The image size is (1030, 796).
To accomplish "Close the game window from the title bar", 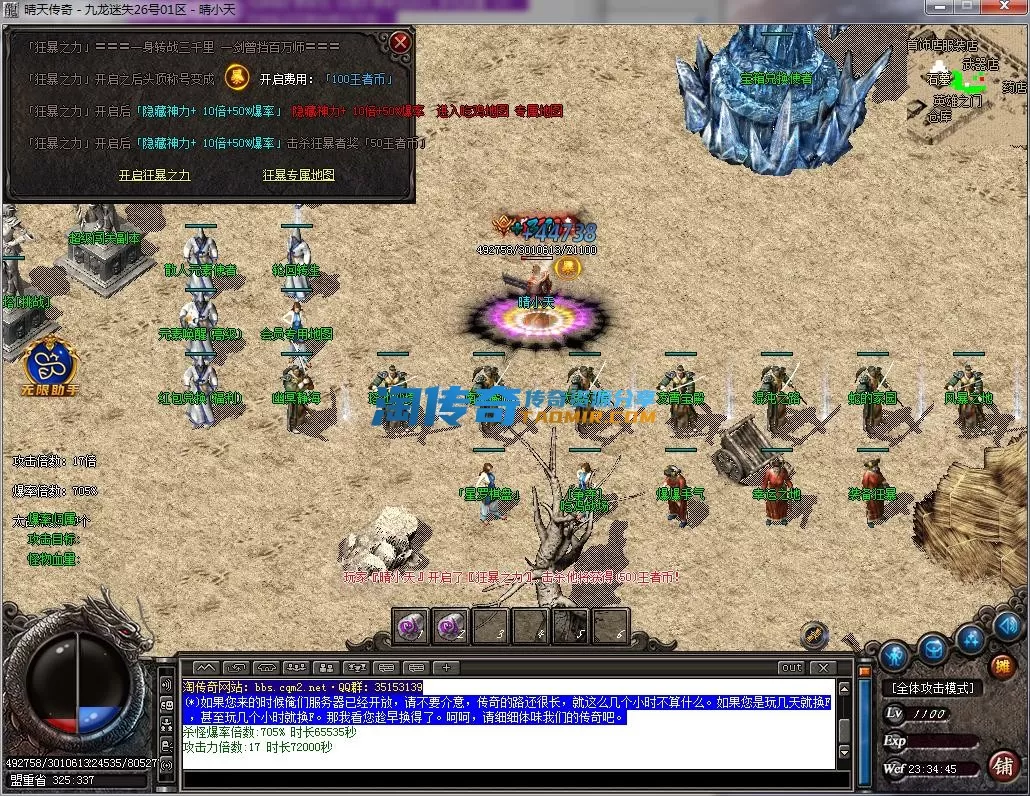I will tap(1005, 7).
